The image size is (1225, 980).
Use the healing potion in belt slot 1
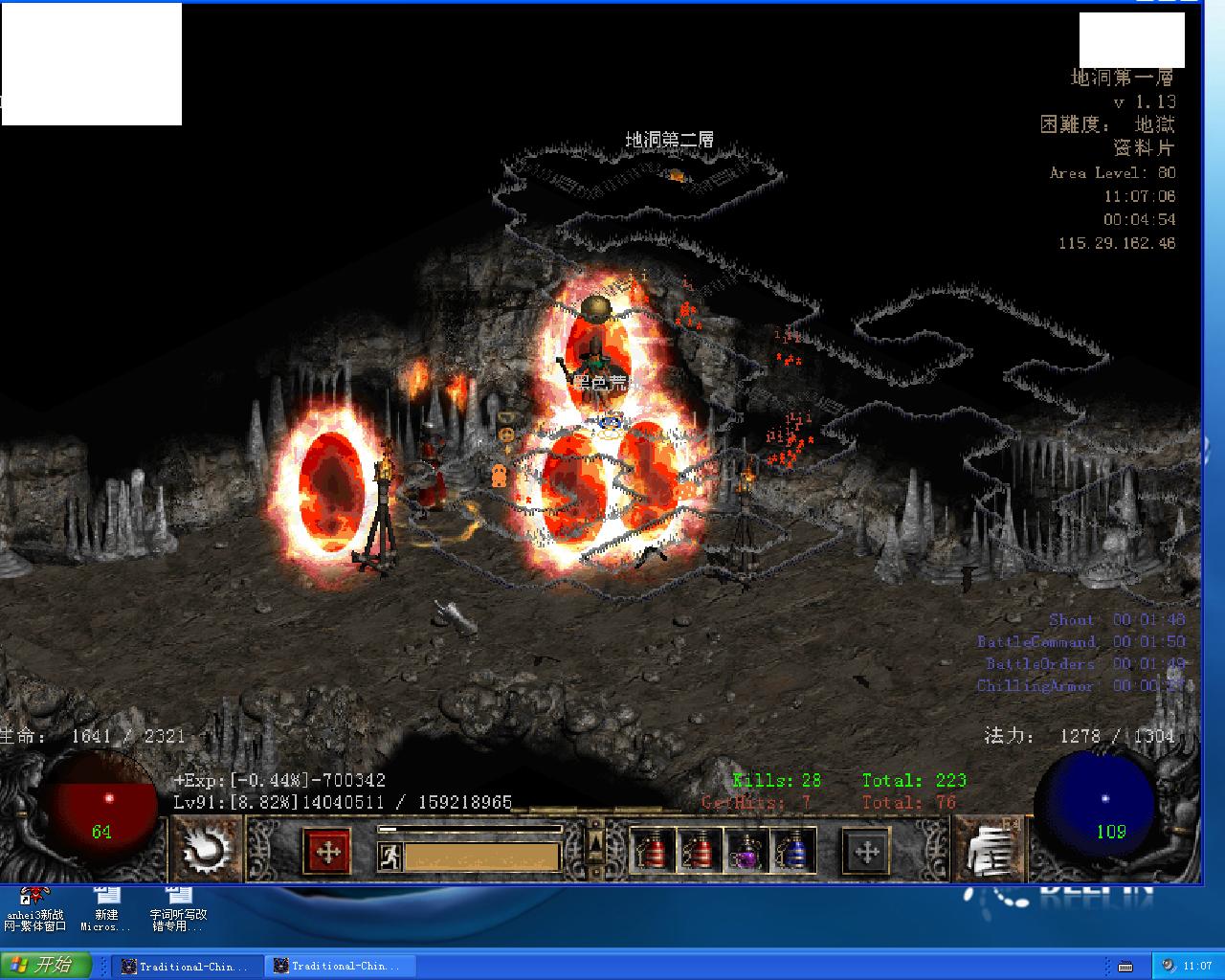click(653, 850)
